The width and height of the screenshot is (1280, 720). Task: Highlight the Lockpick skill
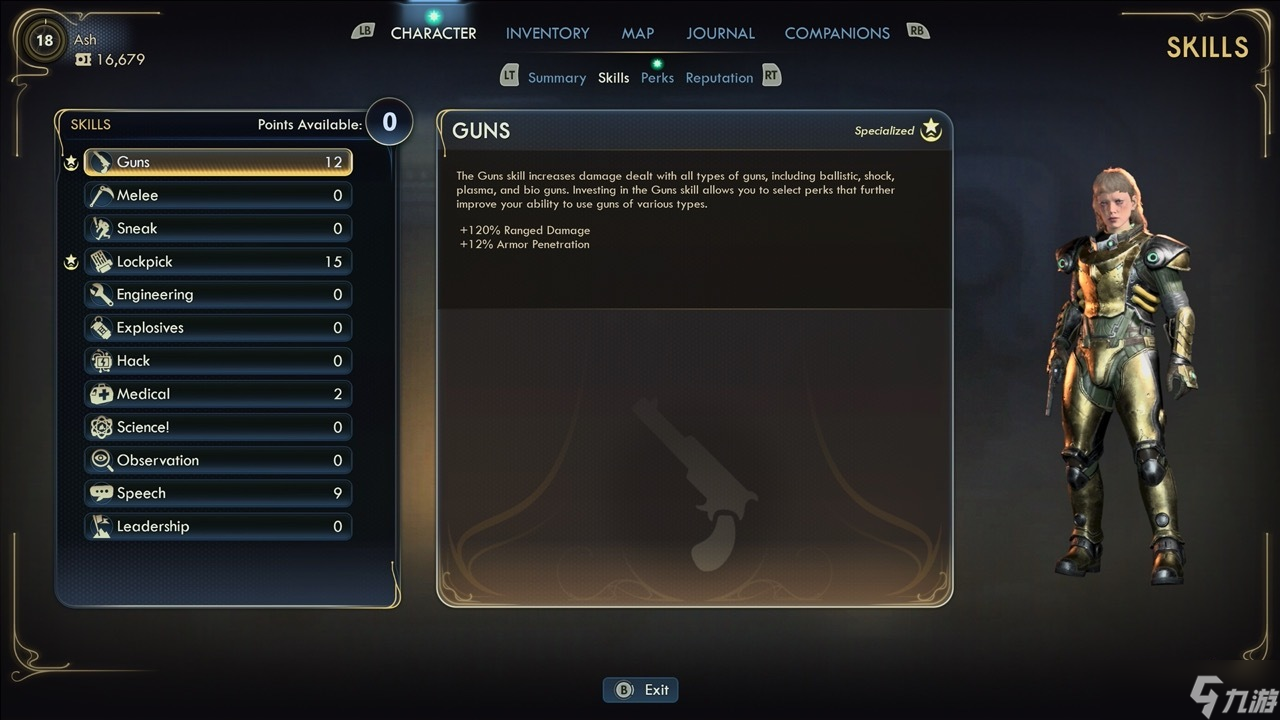coord(218,261)
